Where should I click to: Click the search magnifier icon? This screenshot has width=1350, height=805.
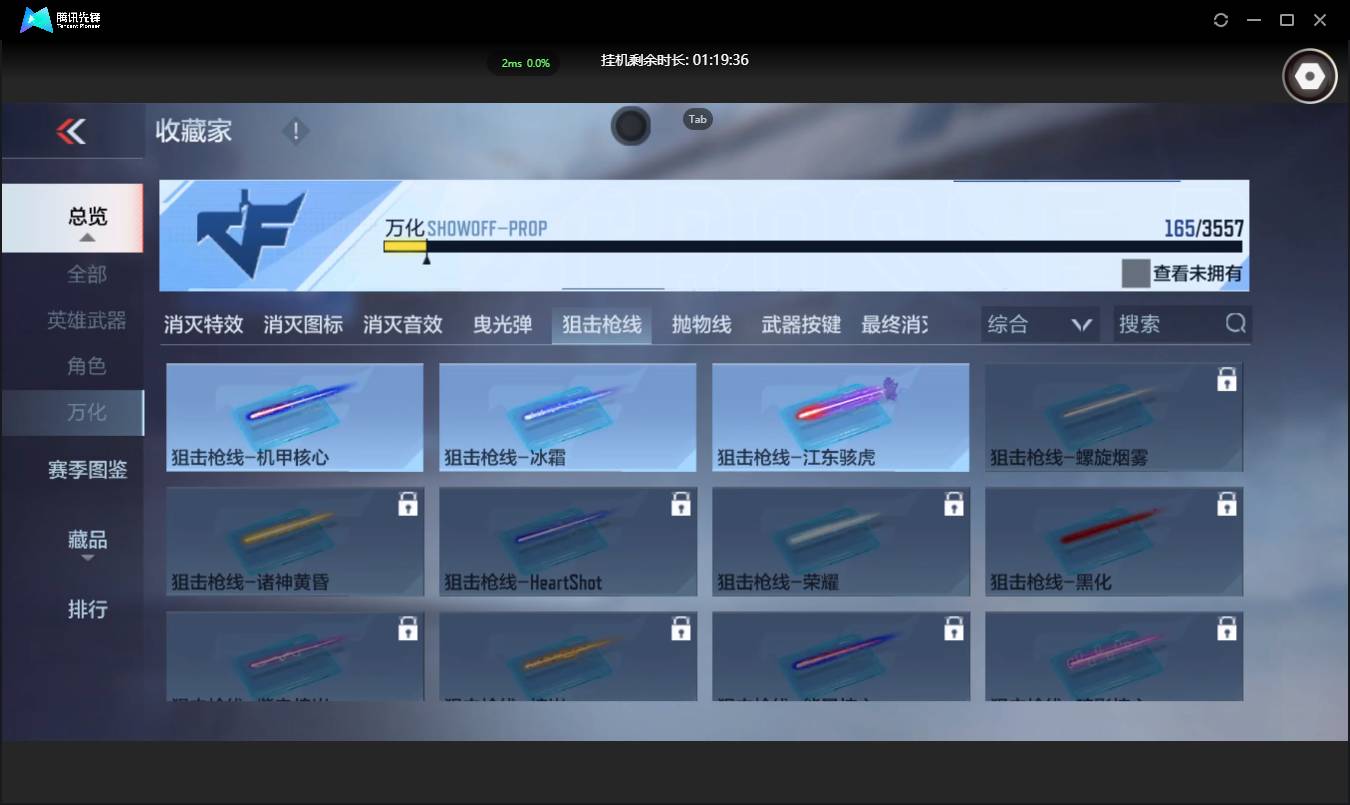1236,323
